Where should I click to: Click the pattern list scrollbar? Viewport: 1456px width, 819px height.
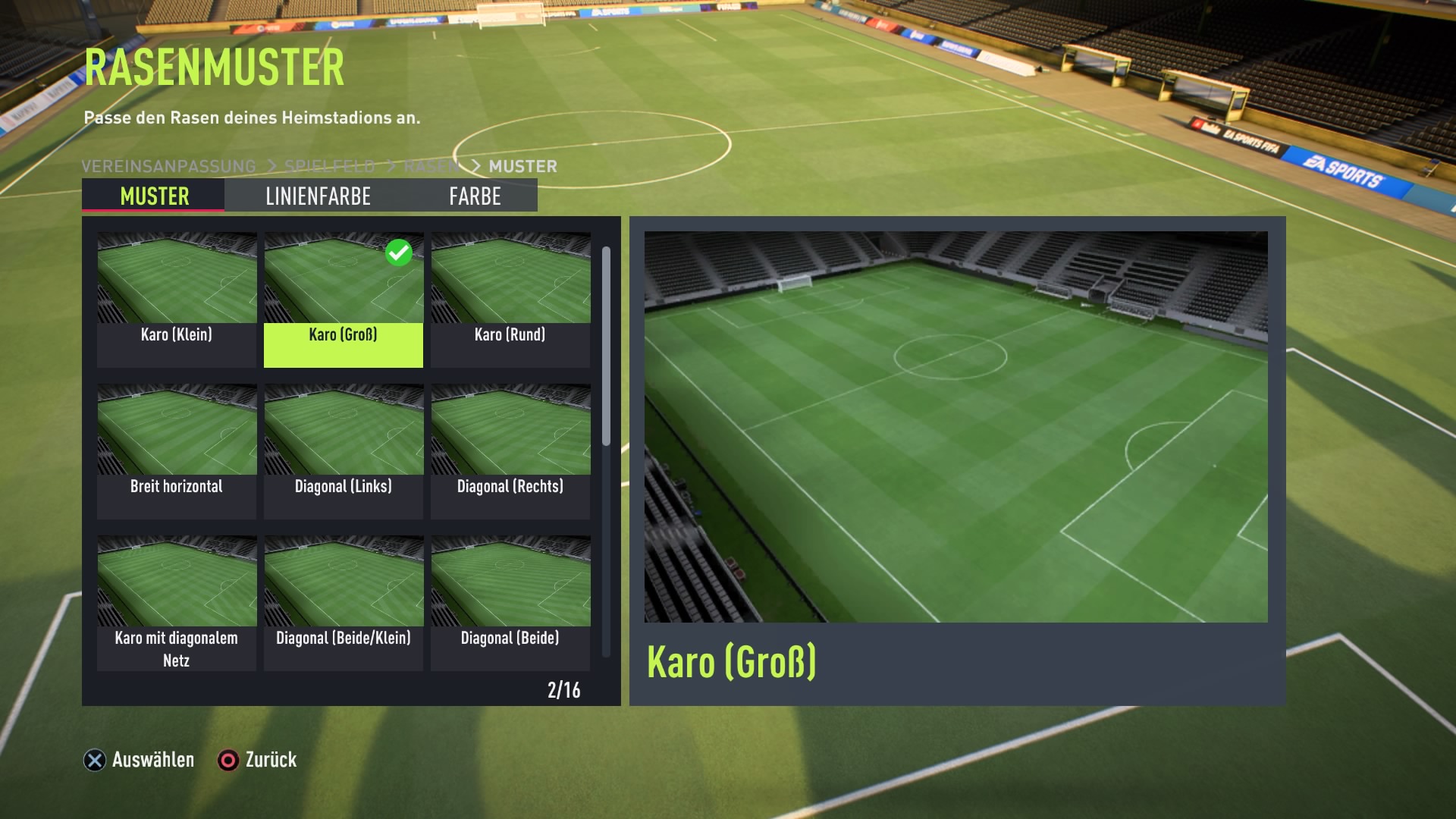click(606, 347)
